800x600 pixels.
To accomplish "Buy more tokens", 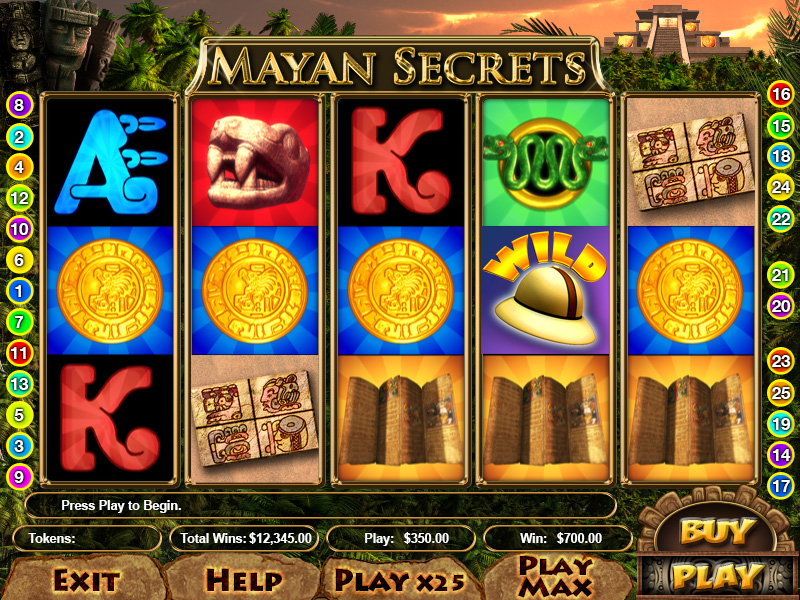I will (x=714, y=531).
